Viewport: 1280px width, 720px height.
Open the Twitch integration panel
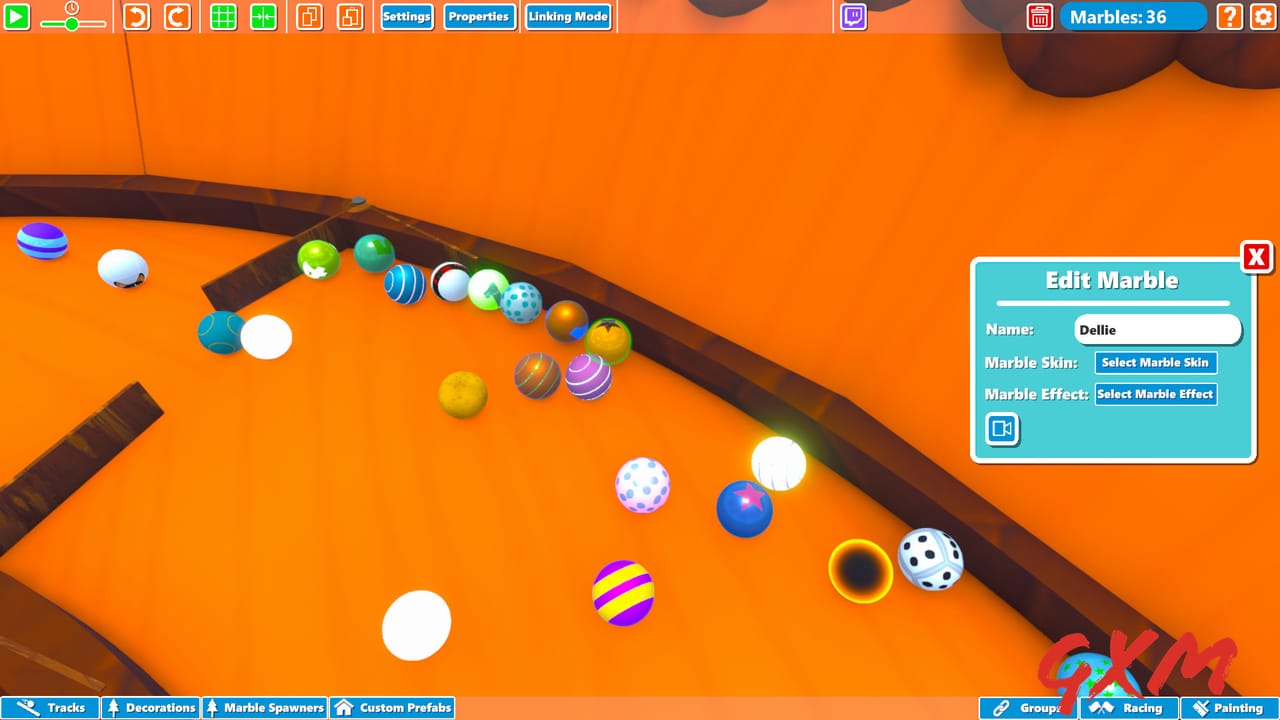(x=852, y=16)
